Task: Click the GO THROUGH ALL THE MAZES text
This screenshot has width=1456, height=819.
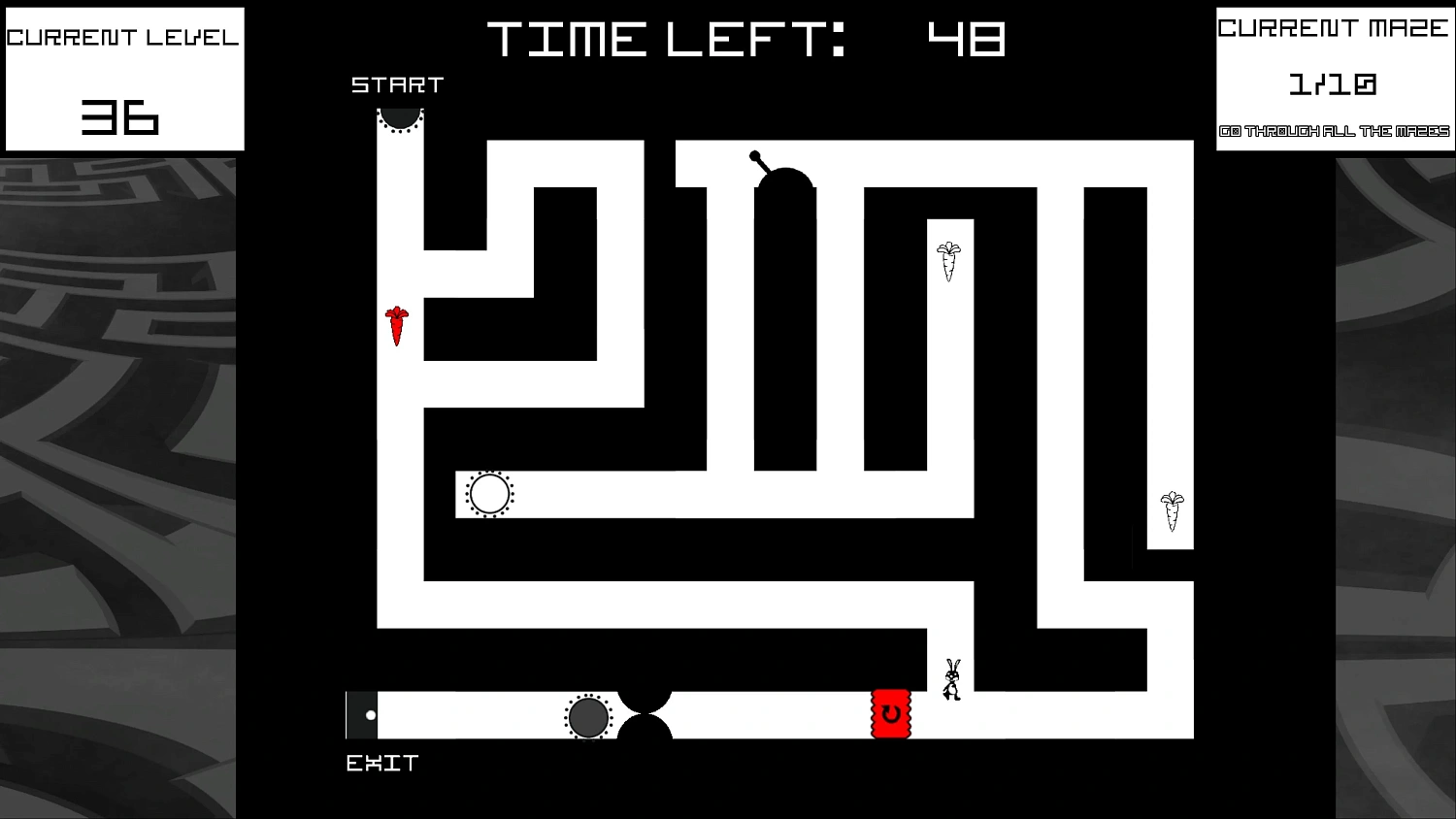Action: tap(1335, 129)
